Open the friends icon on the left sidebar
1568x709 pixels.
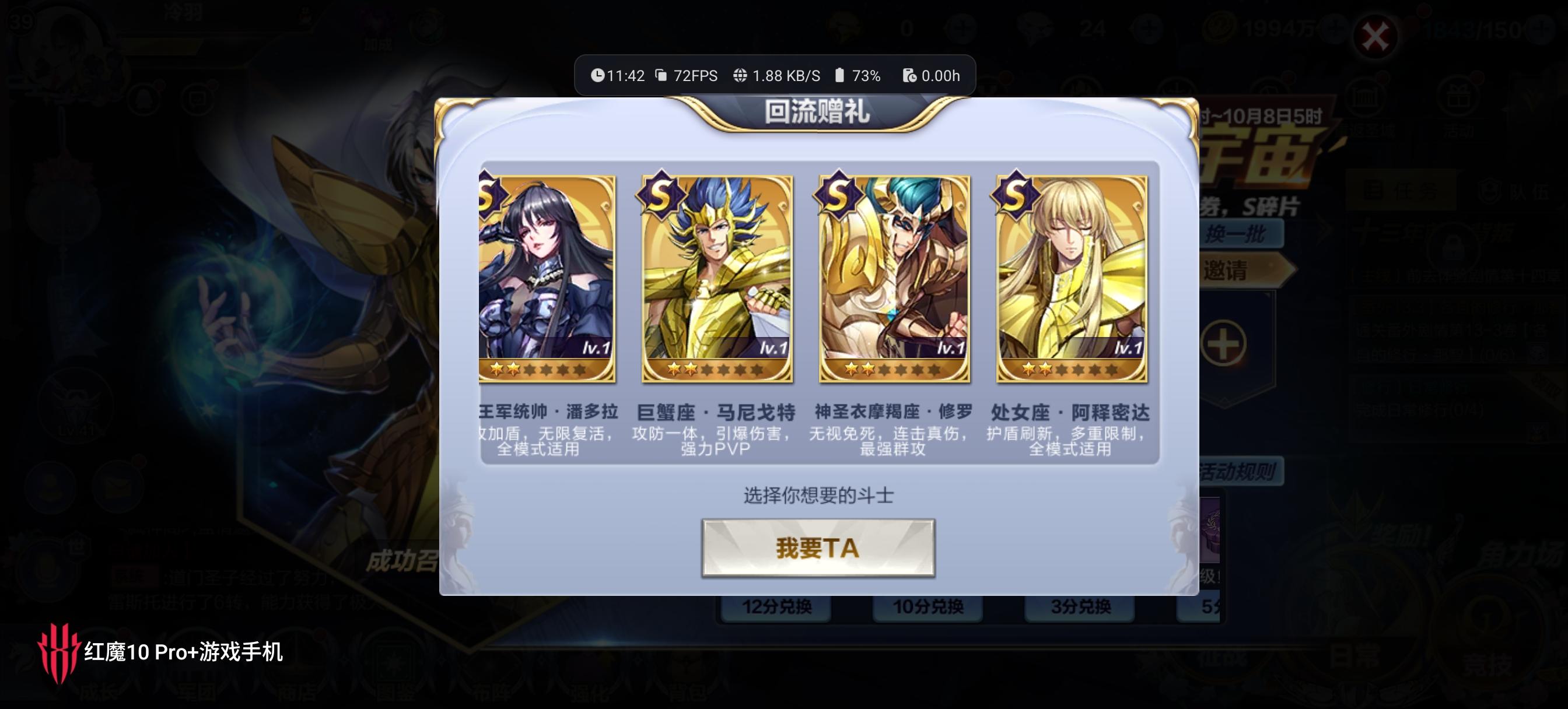pos(51,487)
